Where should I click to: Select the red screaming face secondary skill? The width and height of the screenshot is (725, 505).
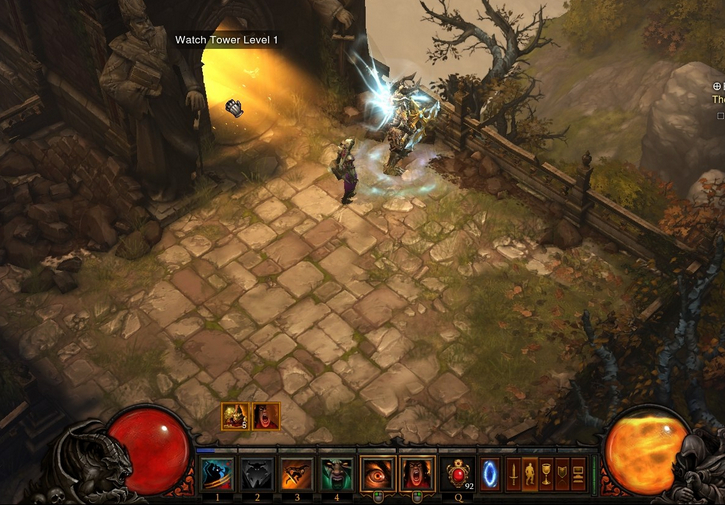[416, 472]
